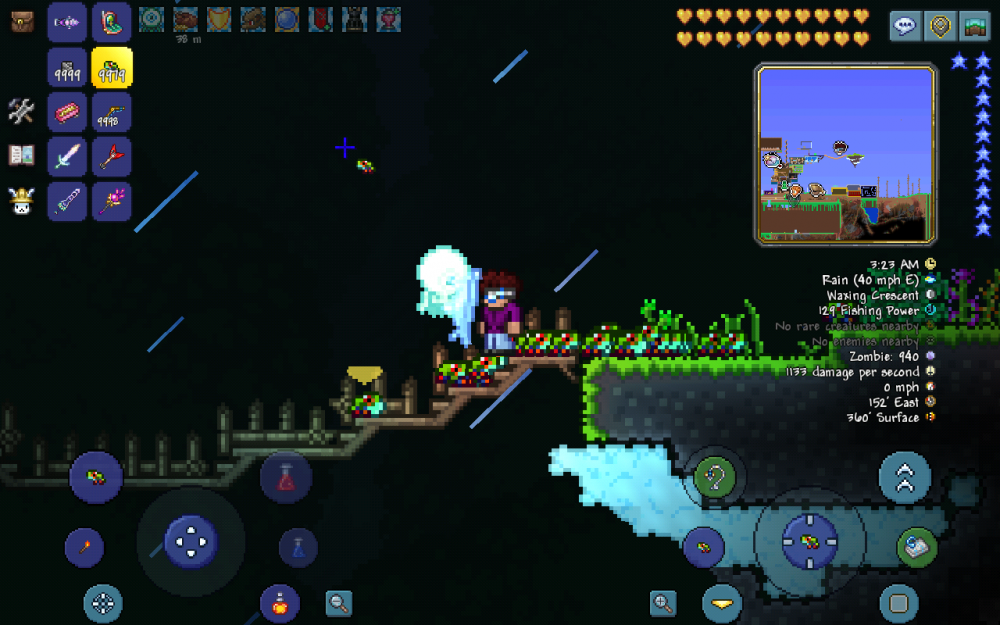Select the pink gem staff slot
The image size is (1000, 625).
click(x=112, y=201)
